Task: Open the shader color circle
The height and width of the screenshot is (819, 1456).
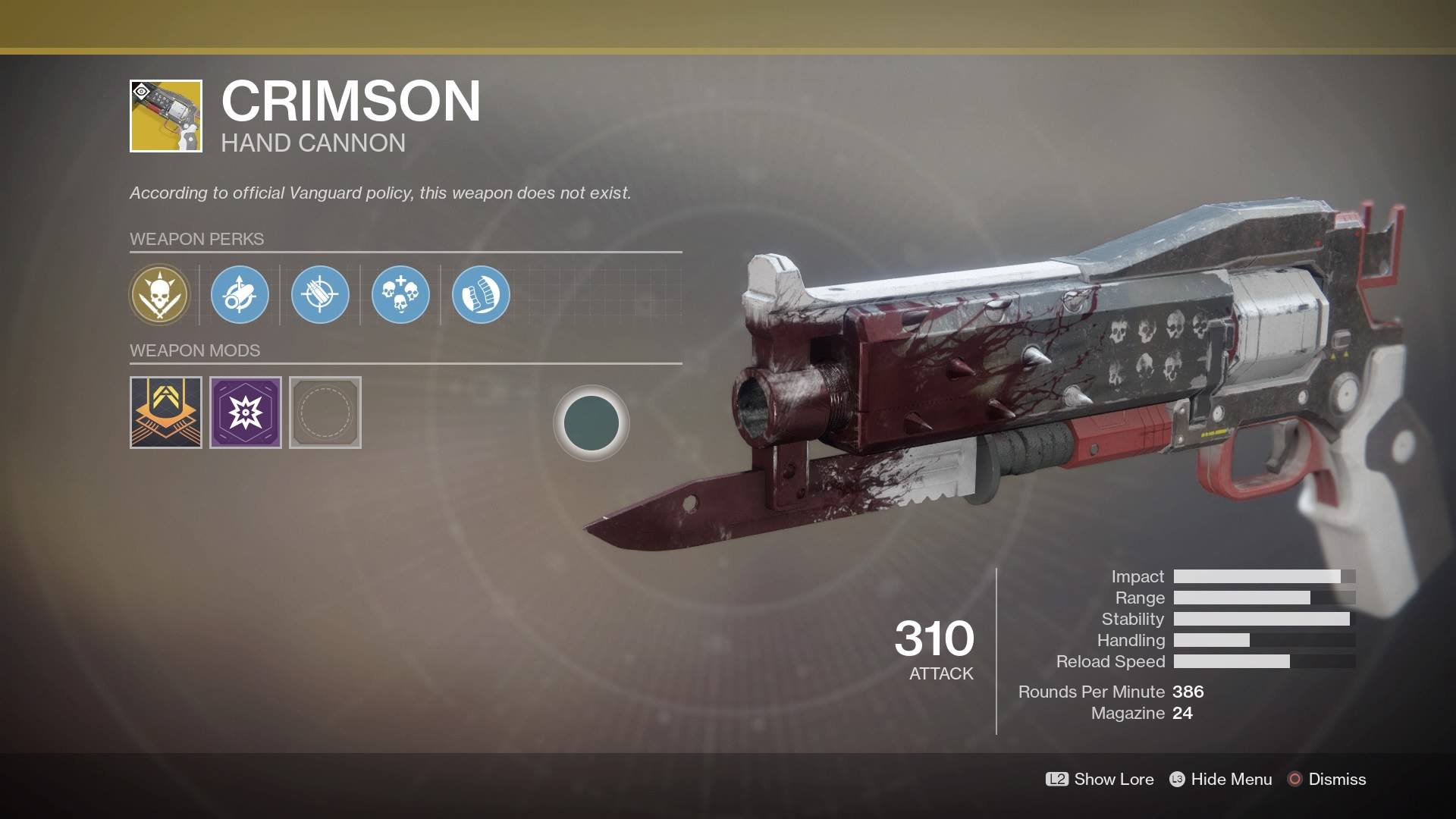Action: click(591, 422)
